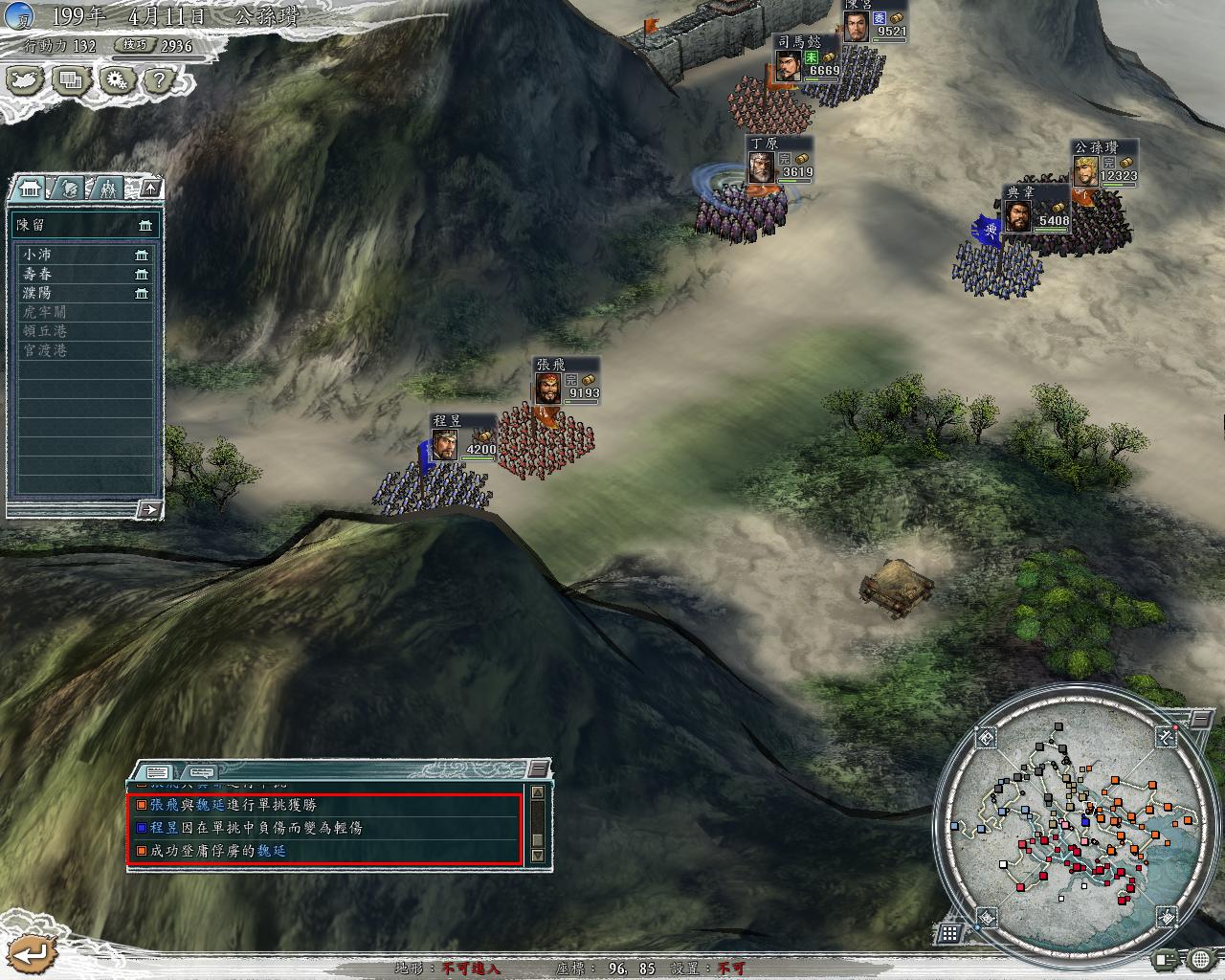Switch to the city list tab

(32, 188)
